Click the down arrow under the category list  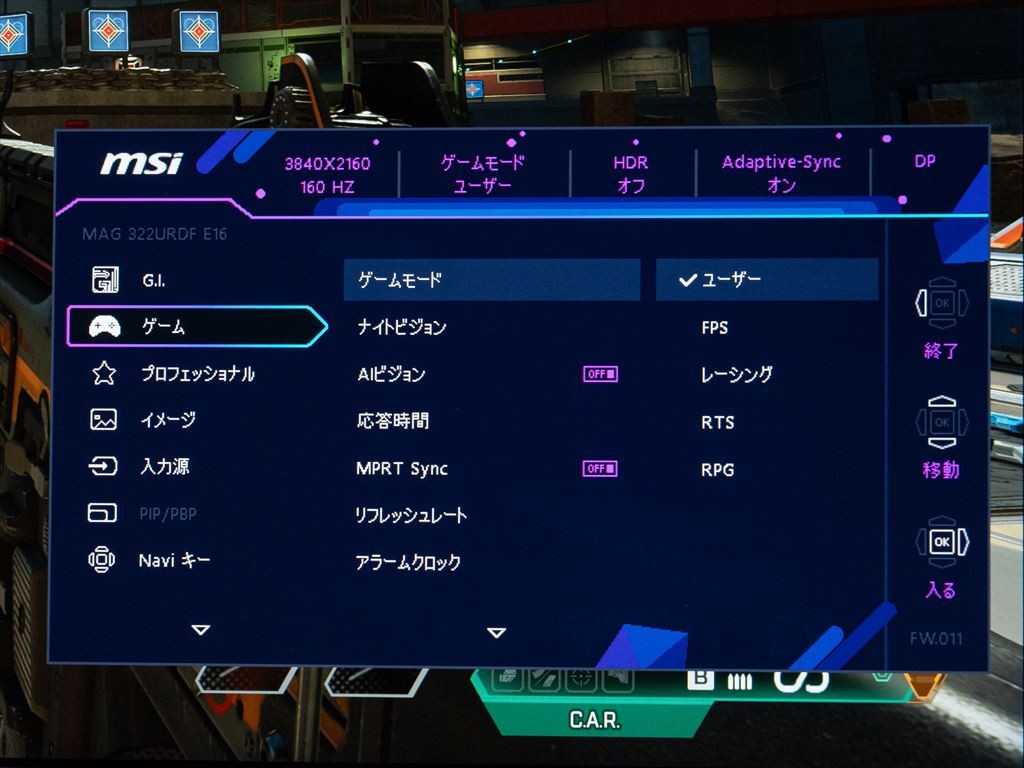(201, 630)
